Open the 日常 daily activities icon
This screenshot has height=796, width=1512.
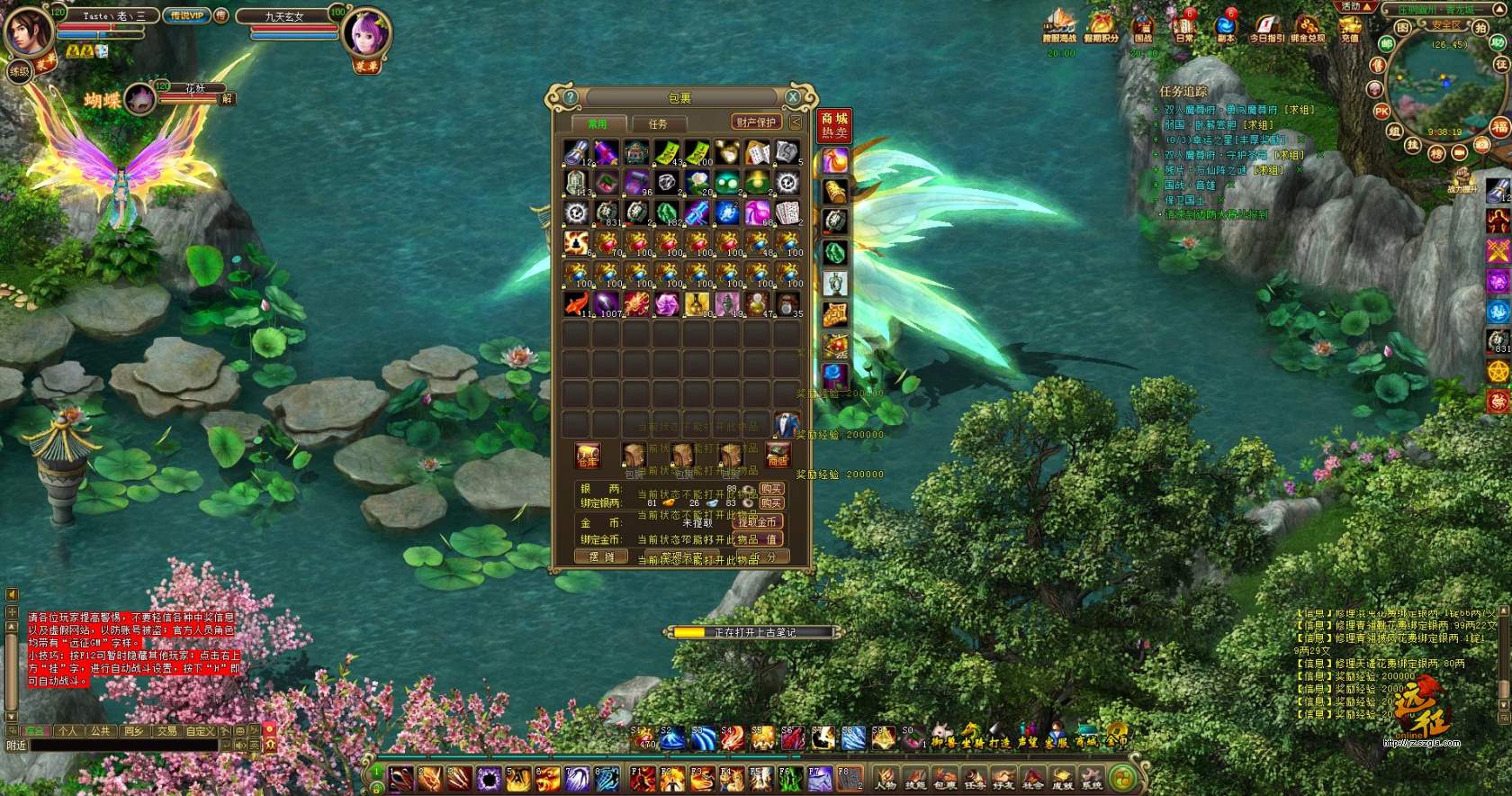1184,27
